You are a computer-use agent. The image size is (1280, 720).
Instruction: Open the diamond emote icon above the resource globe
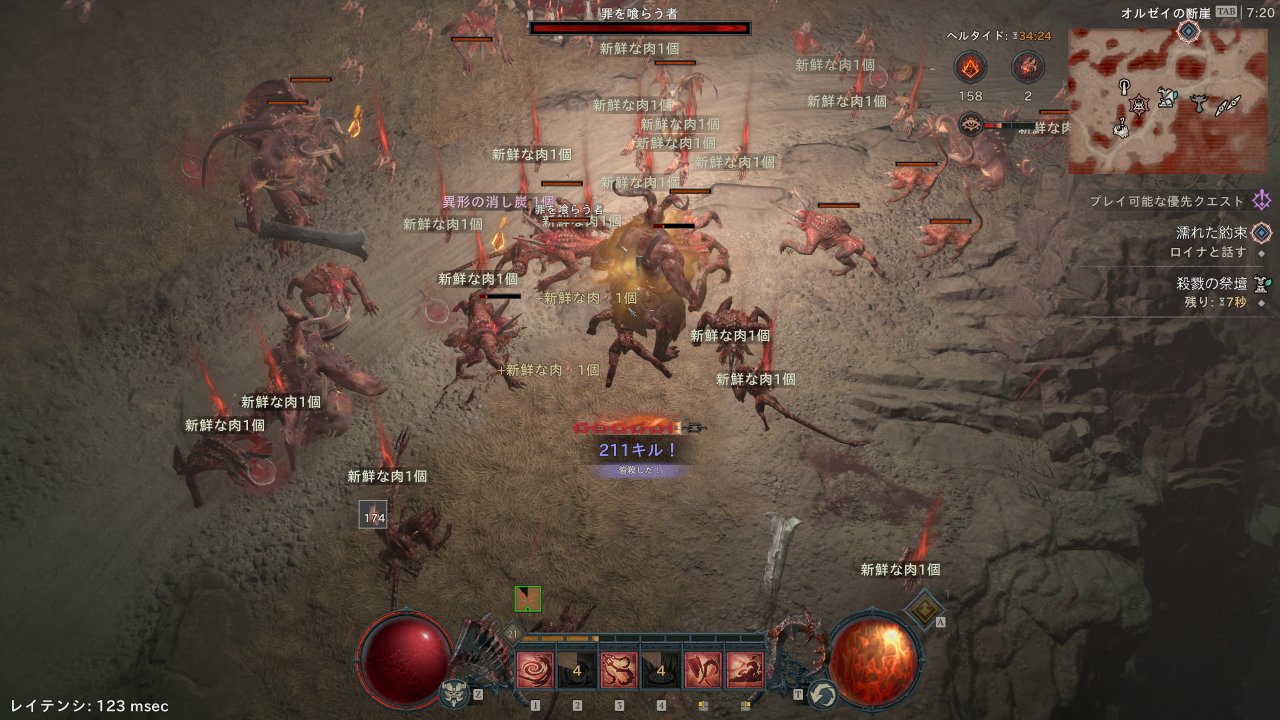(925, 608)
